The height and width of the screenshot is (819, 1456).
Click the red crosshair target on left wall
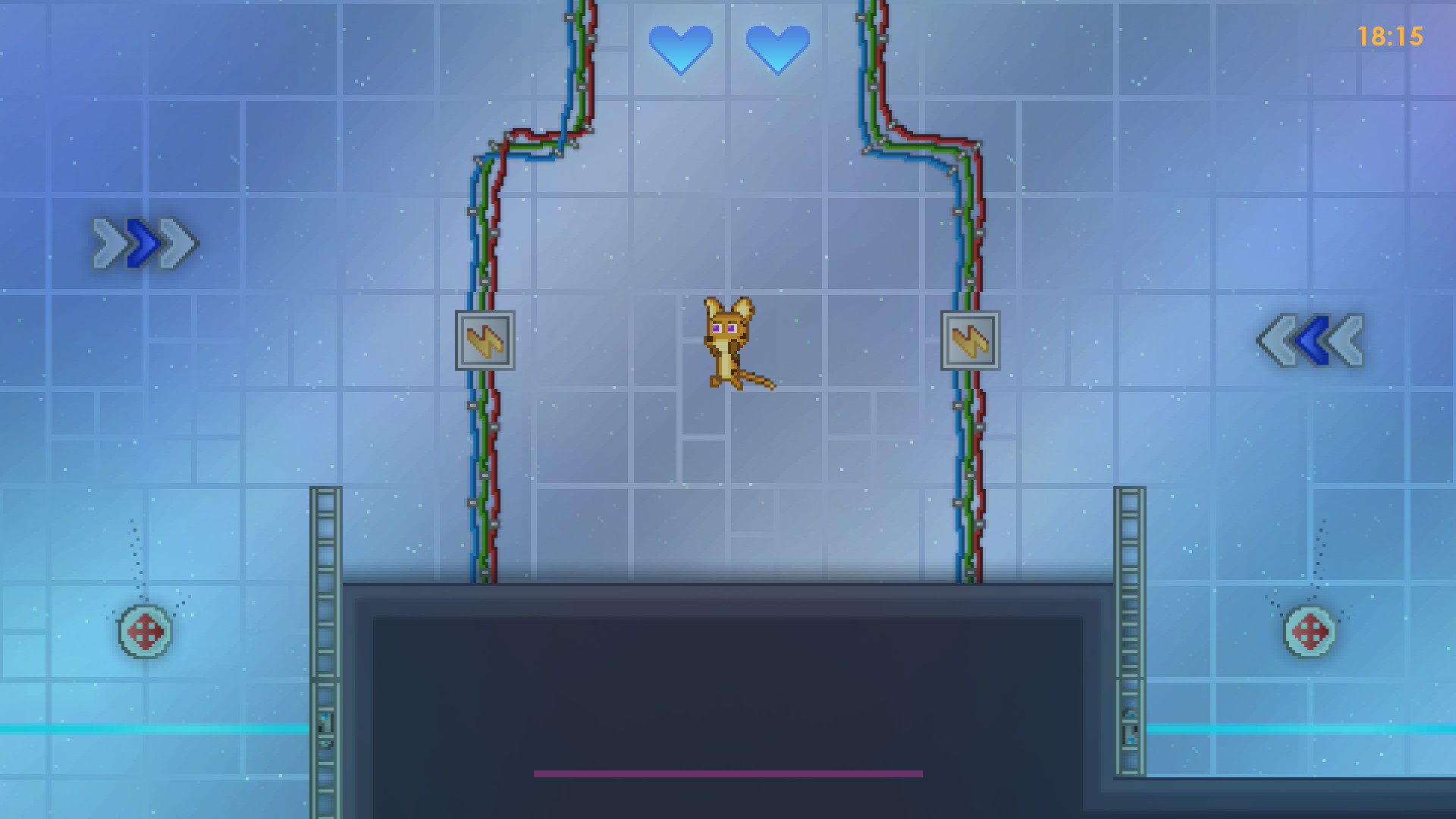[x=145, y=630]
